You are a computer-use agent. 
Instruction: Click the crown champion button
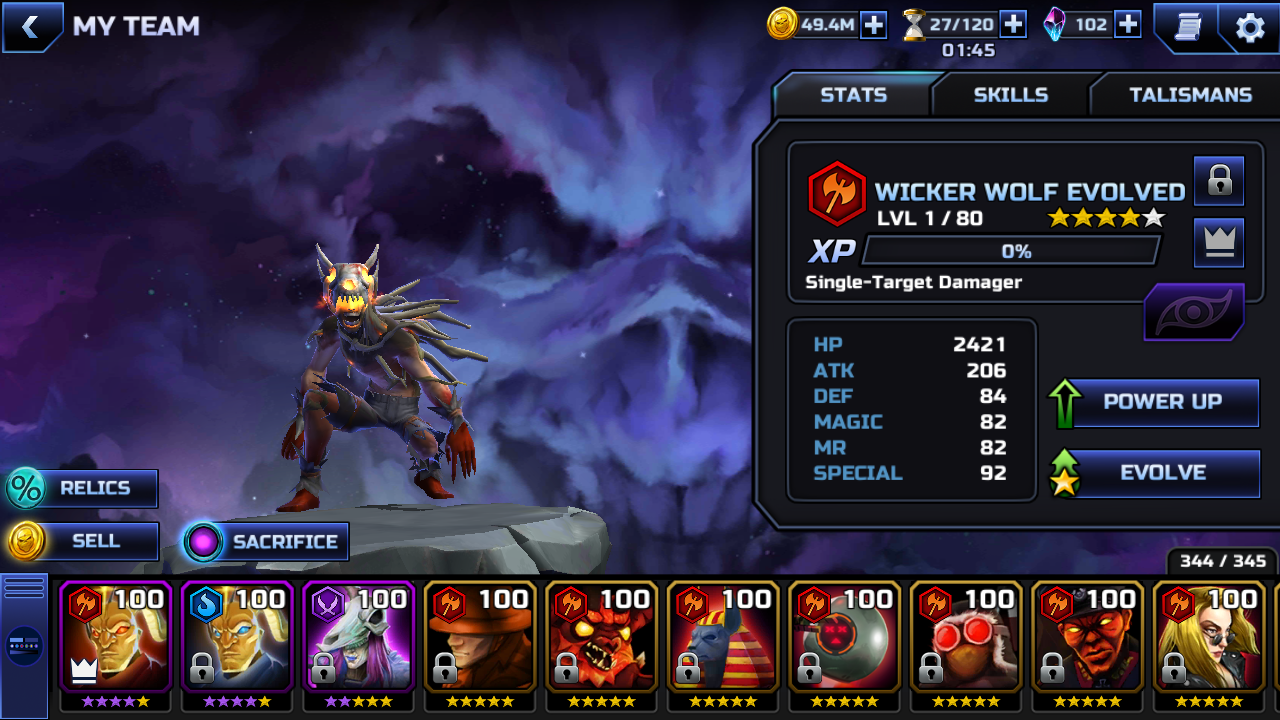point(1219,243)
